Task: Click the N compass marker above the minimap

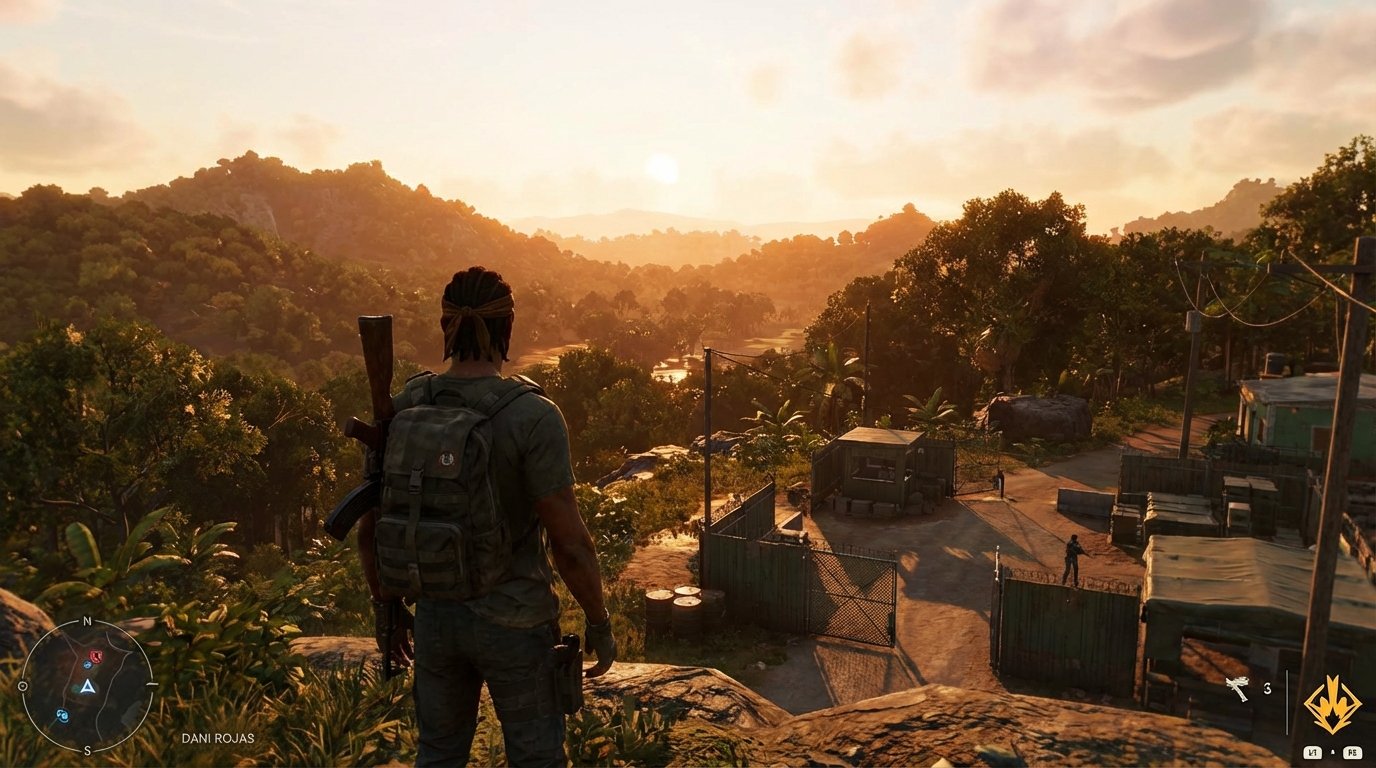Action: pyautogui.click(x=86, y=621)
